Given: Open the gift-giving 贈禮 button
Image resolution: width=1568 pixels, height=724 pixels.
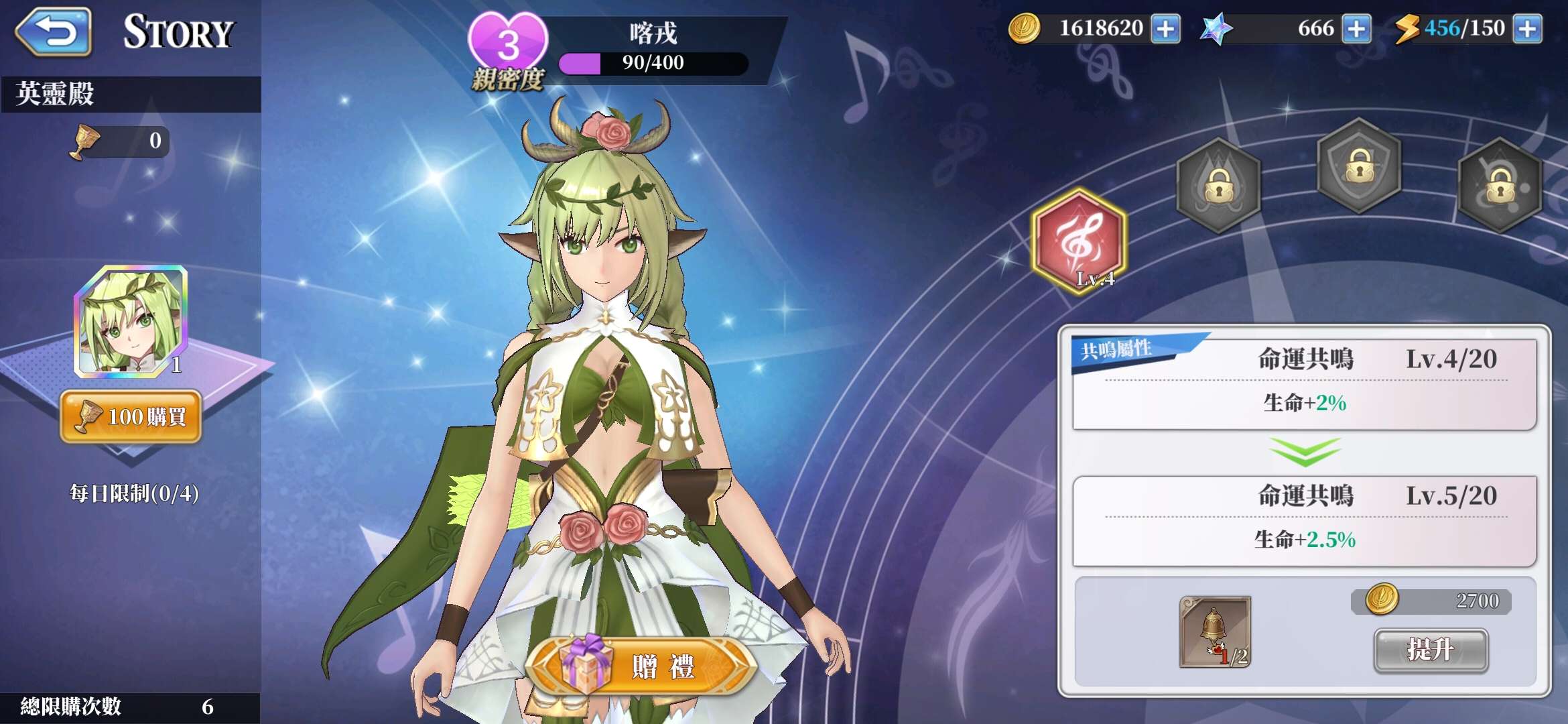Looking at the screenshot, I should click(642, 666).
